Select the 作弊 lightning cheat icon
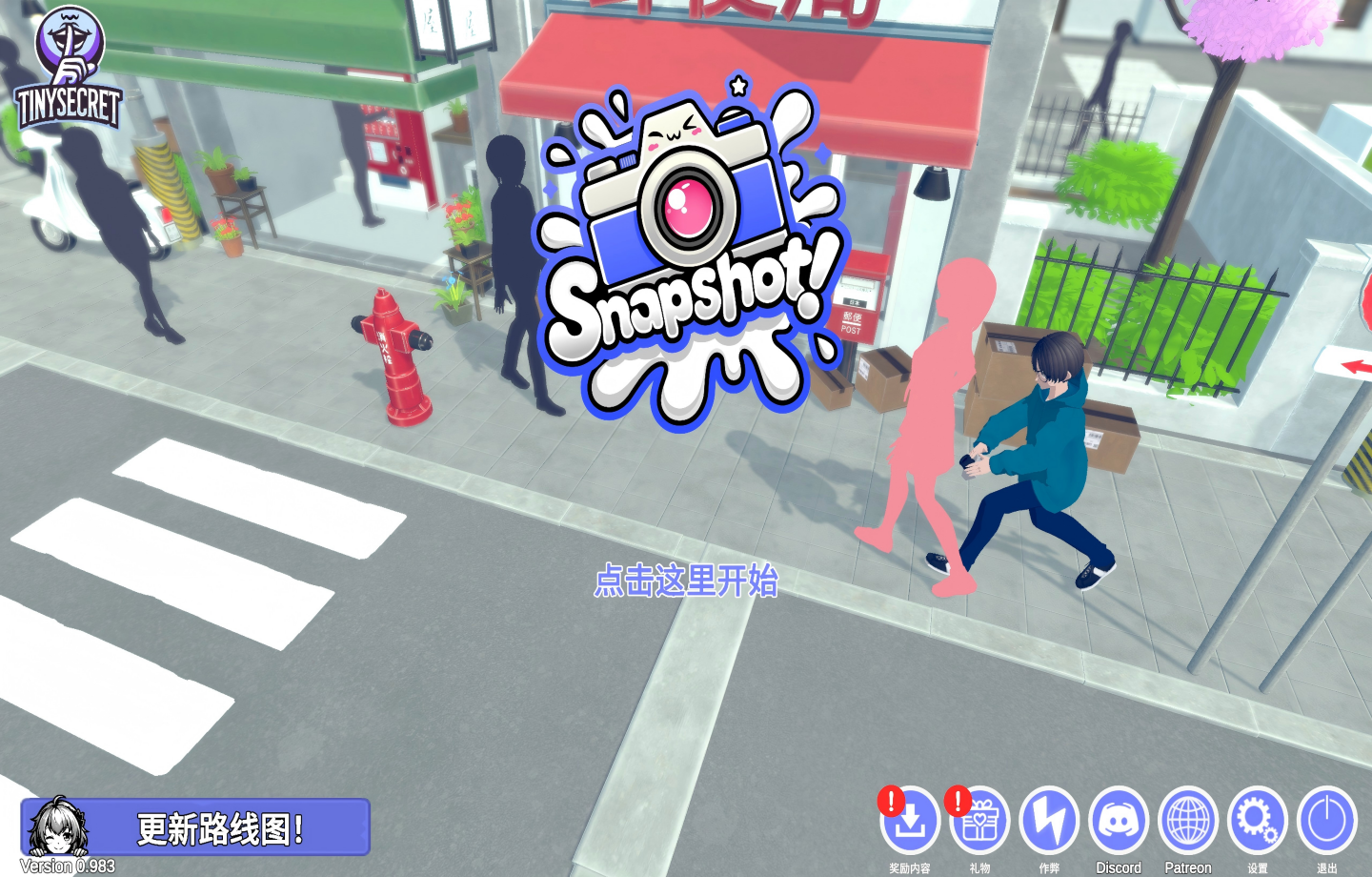Image resolution: width=1372 pixels, height=877 pixels. 1048,822
